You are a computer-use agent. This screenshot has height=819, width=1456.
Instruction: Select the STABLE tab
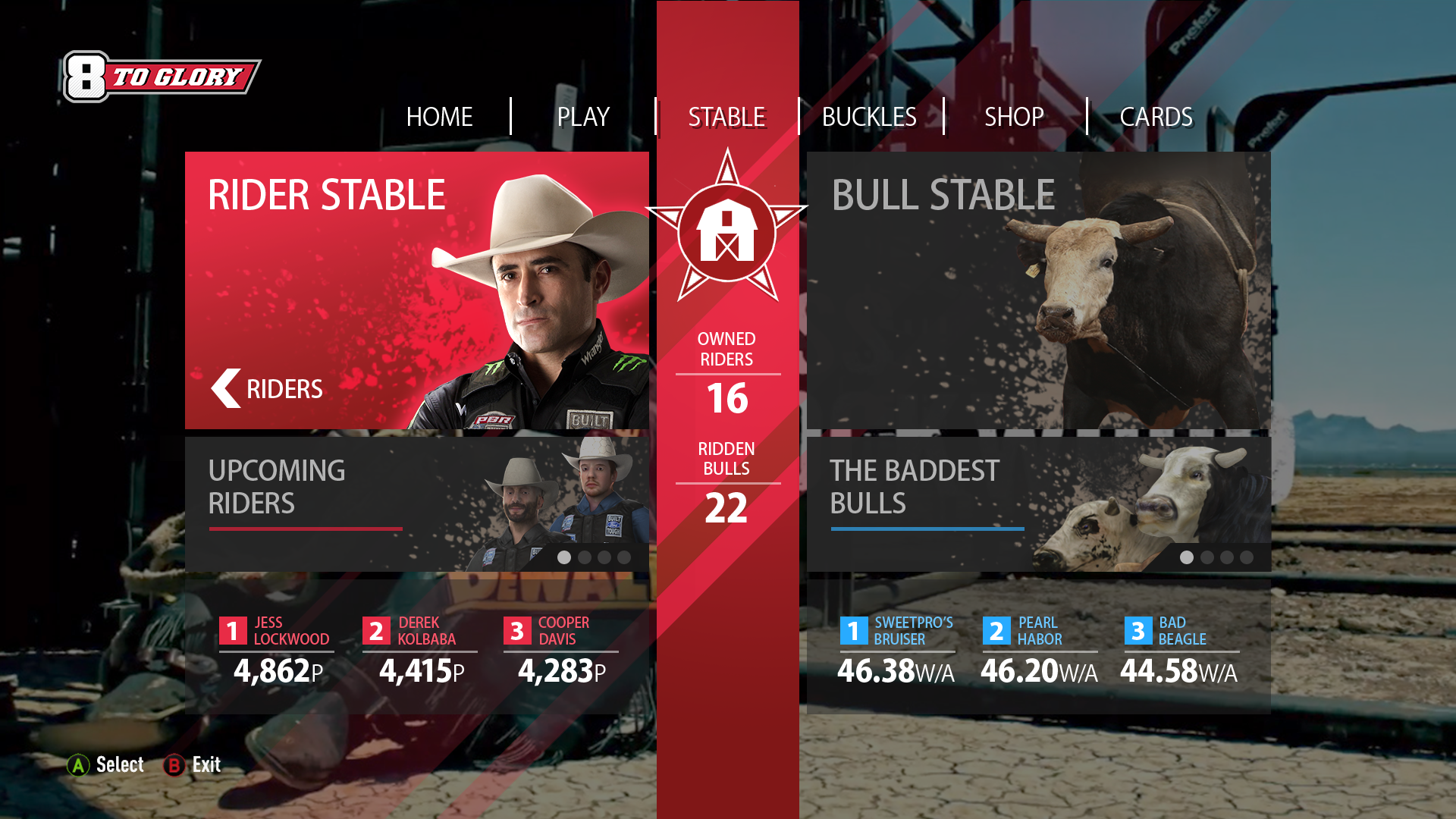point(726,117)
